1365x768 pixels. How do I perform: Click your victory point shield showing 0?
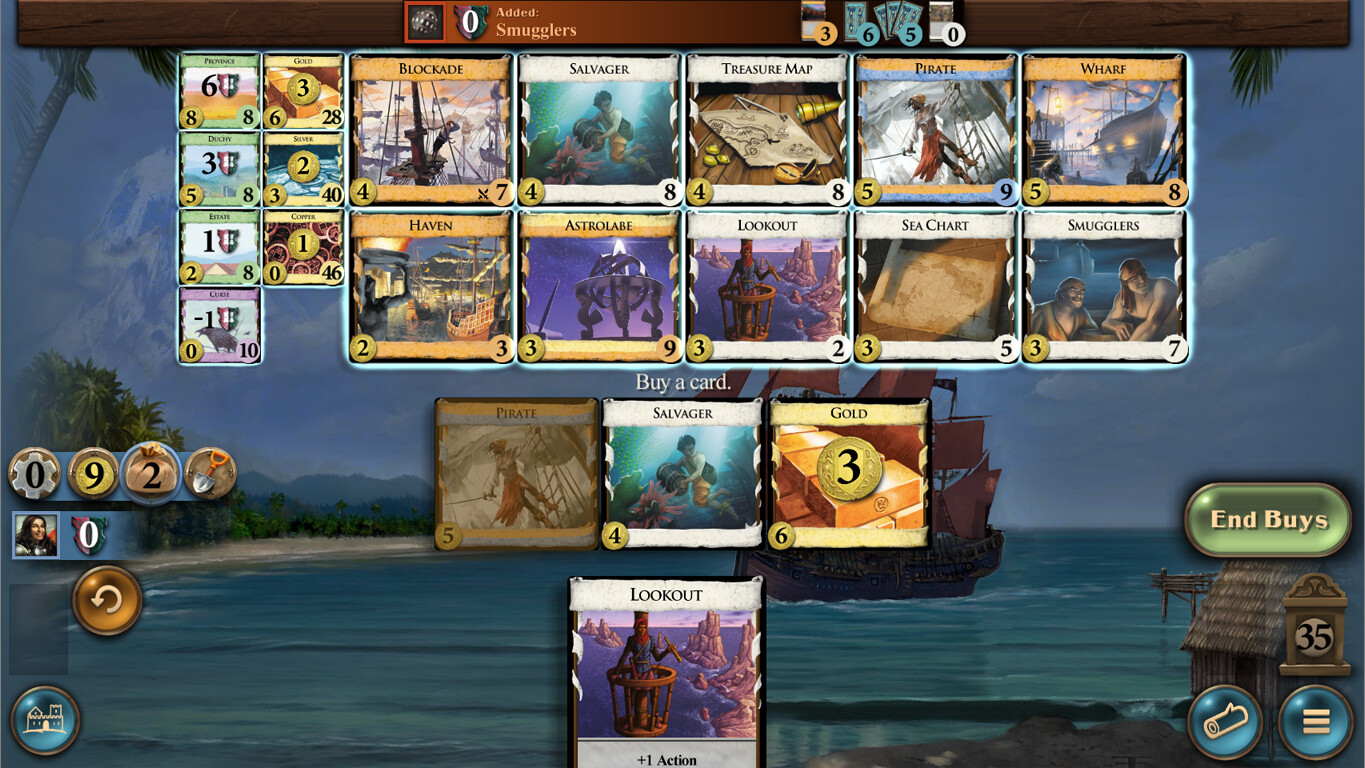(89, 536)
